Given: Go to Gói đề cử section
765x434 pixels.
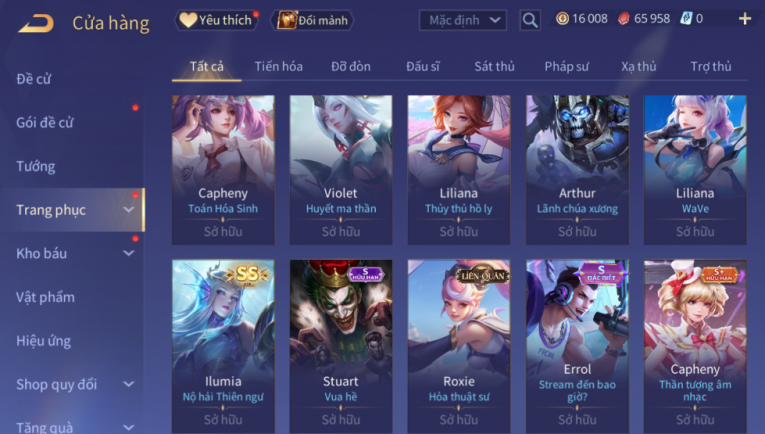Looking at the screenshot, I should coord(45,123).
